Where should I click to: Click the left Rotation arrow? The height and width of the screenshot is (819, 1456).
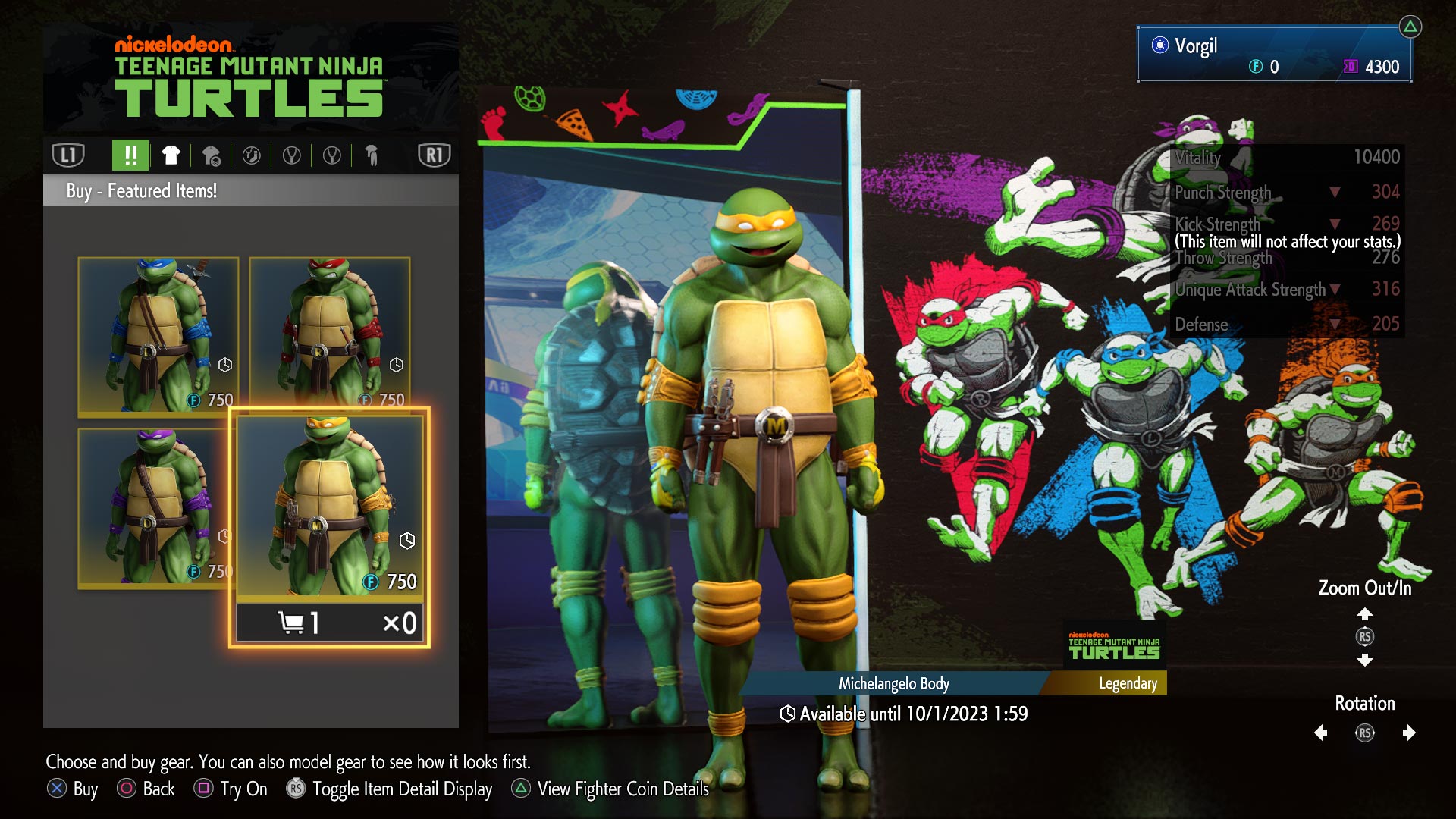[1319, 733]
